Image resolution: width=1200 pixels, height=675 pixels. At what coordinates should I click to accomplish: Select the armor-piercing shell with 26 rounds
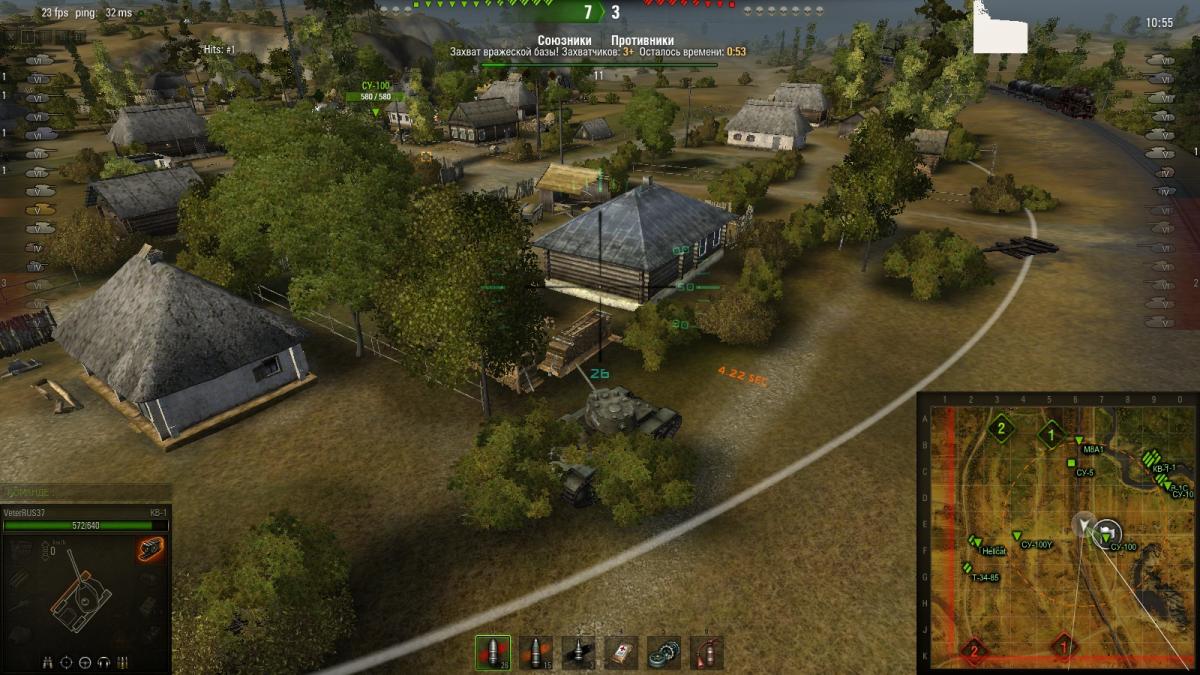pyautogui.click(x=492, y=652)
